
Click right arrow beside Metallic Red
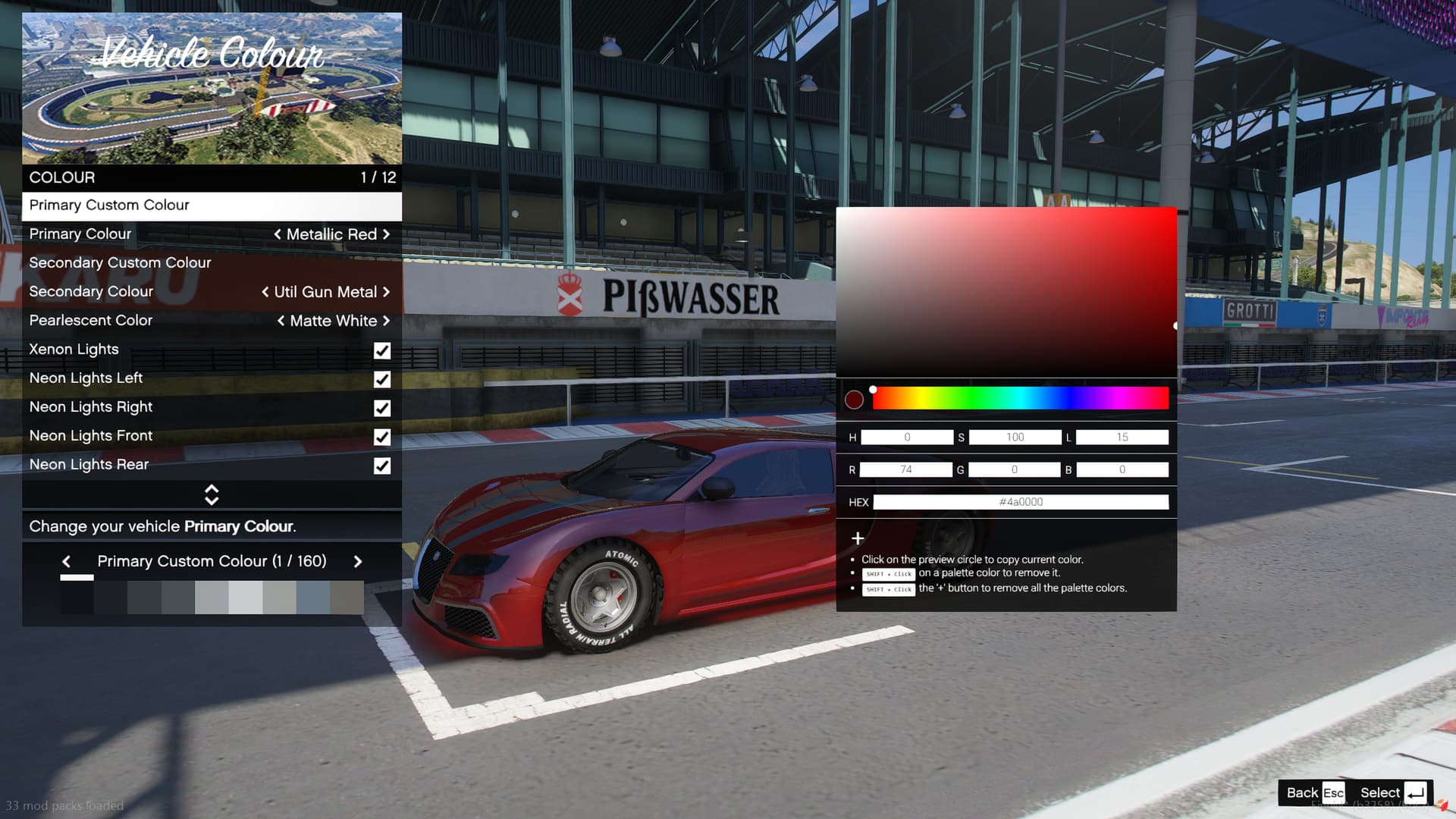tap(386, 234)
